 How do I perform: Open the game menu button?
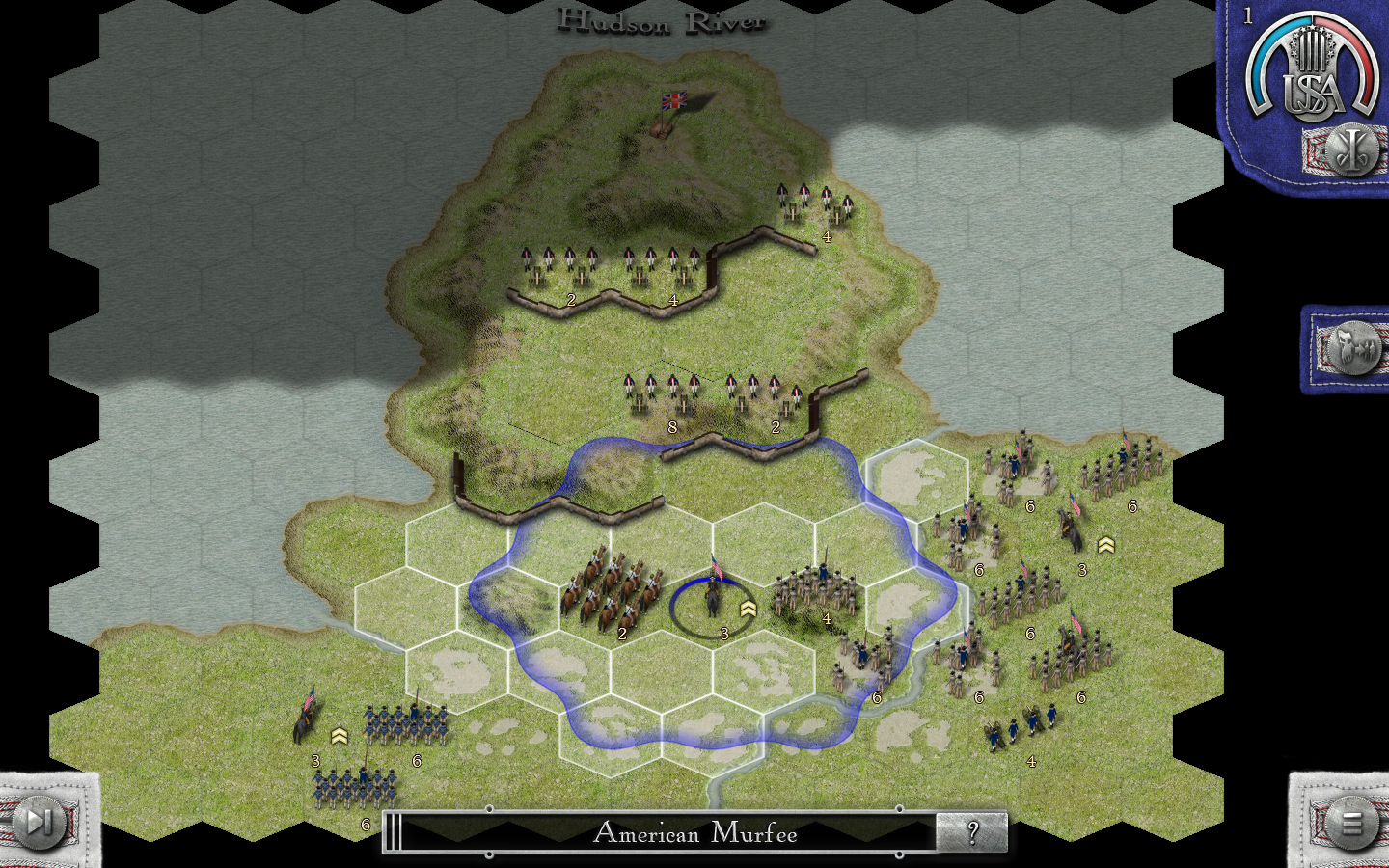1351,823
